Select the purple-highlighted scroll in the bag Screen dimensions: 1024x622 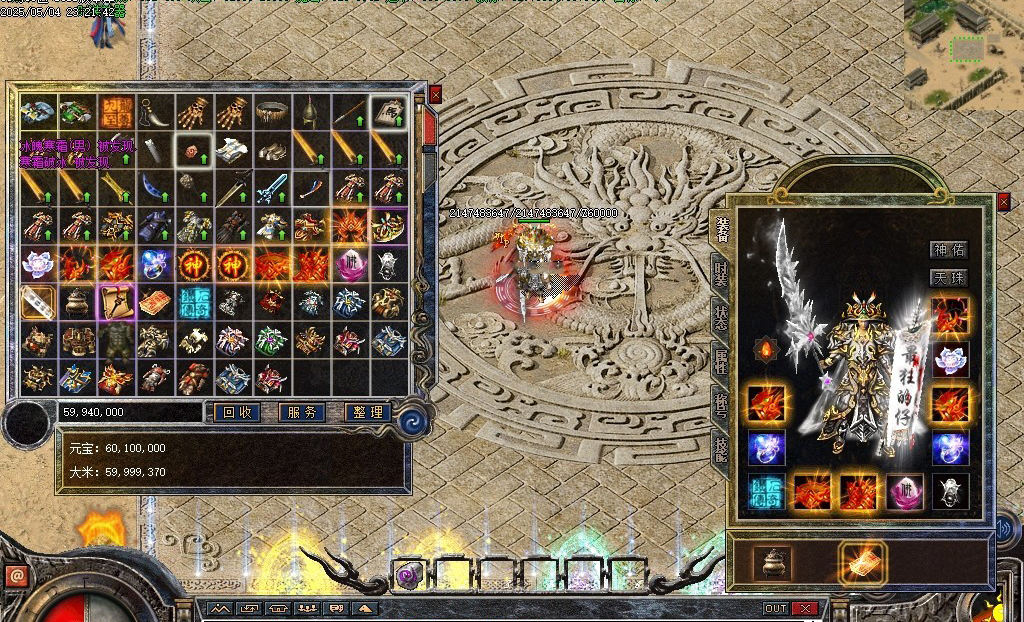pyautogui.click(x=114, y=301)
